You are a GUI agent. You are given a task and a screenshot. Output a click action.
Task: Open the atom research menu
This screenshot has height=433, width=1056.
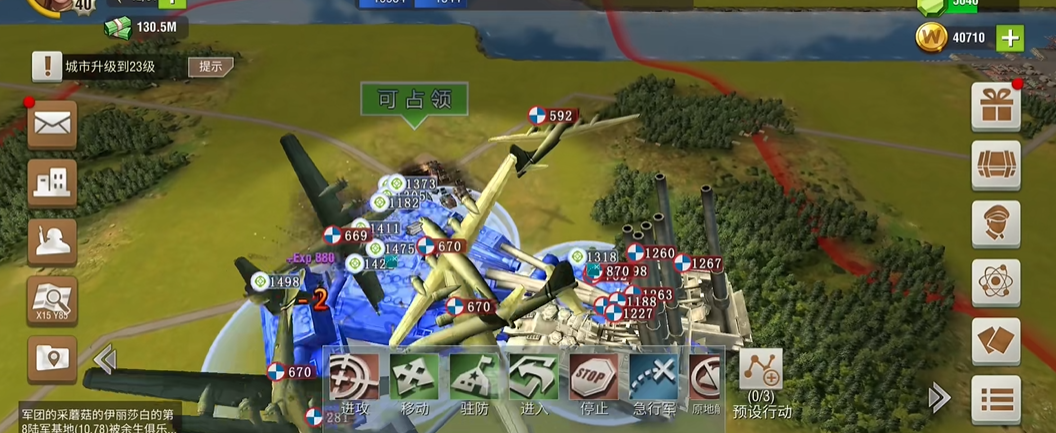tap(995, 283)
